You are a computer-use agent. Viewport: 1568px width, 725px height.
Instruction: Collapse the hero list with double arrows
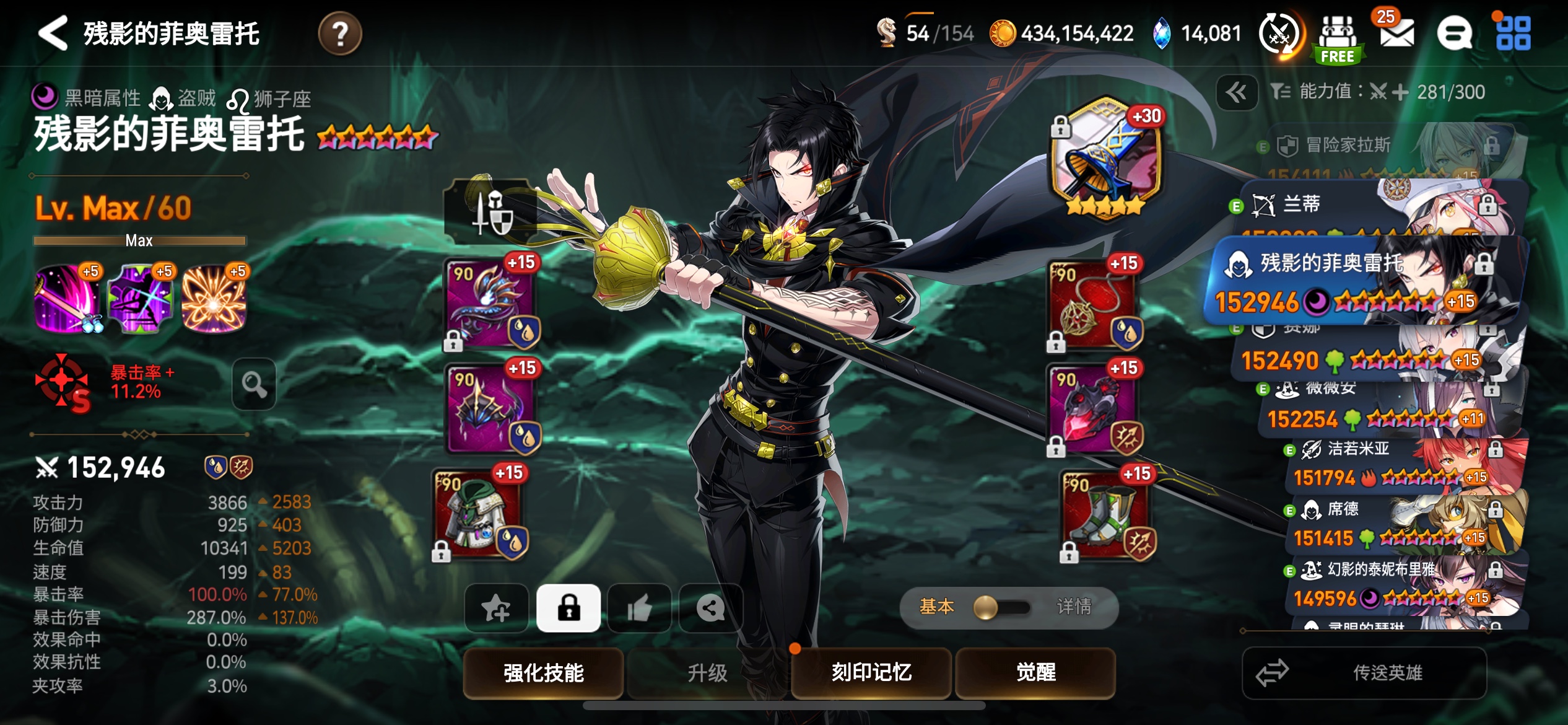tap(1237, 92)
